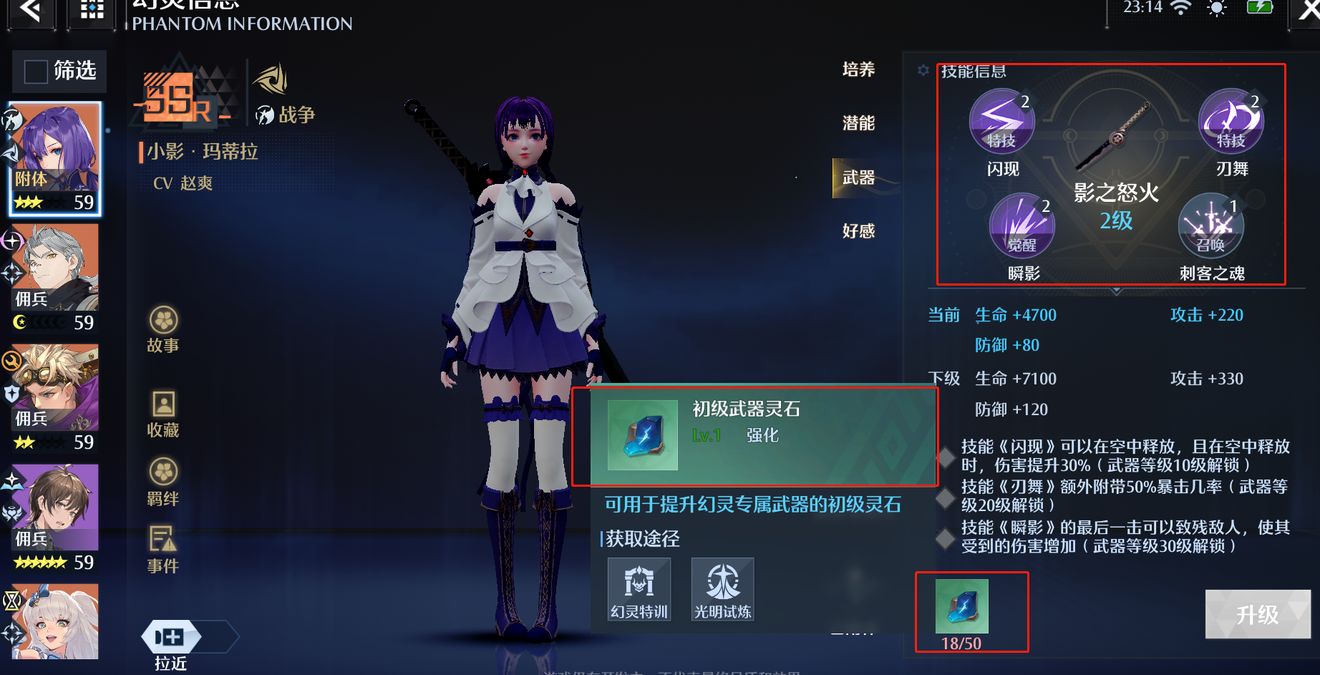
Task: Select the 刃舞 skill icon
Action: tap(1231, 123)
